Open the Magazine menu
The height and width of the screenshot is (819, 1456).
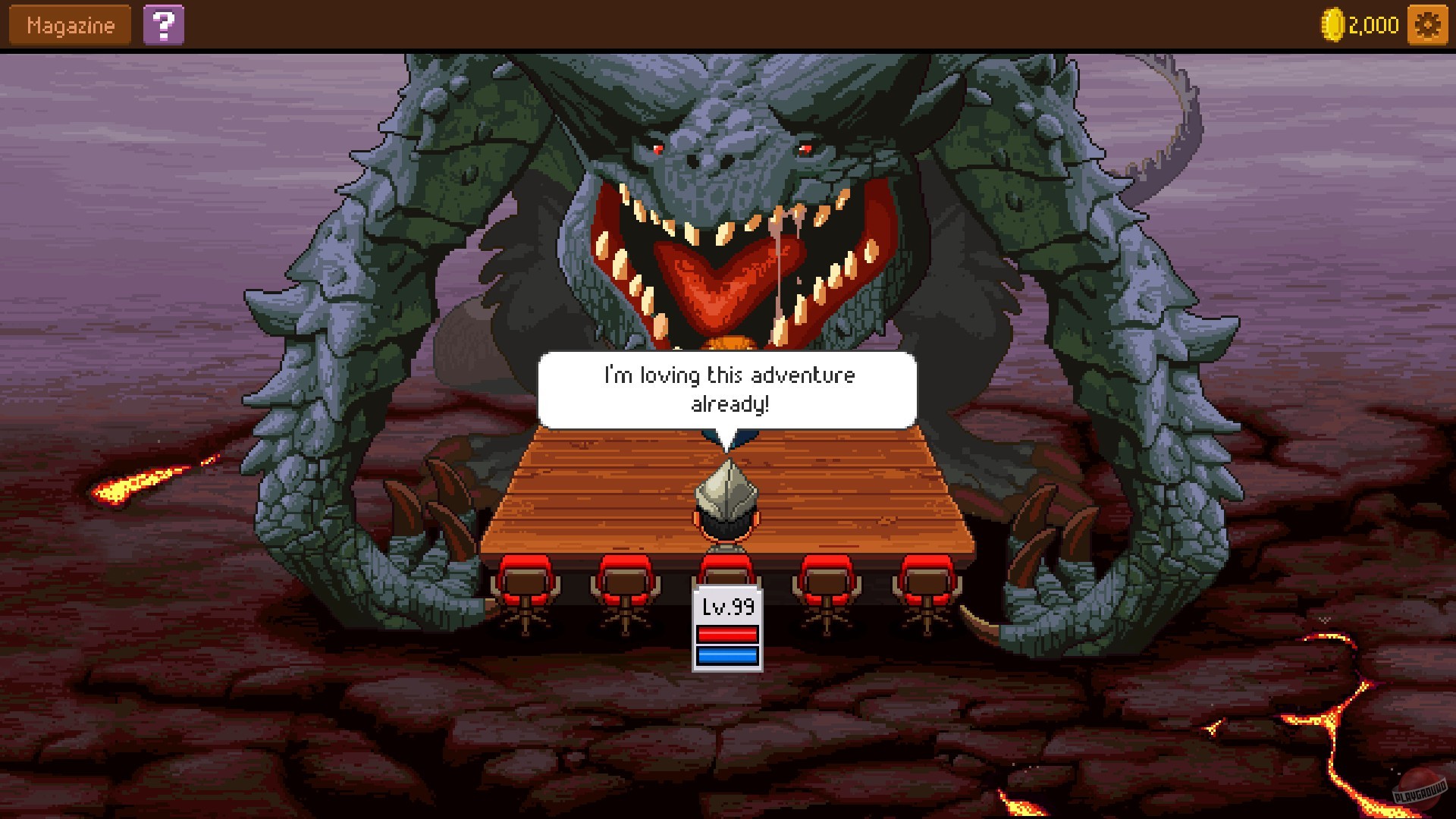coord(68,24)
